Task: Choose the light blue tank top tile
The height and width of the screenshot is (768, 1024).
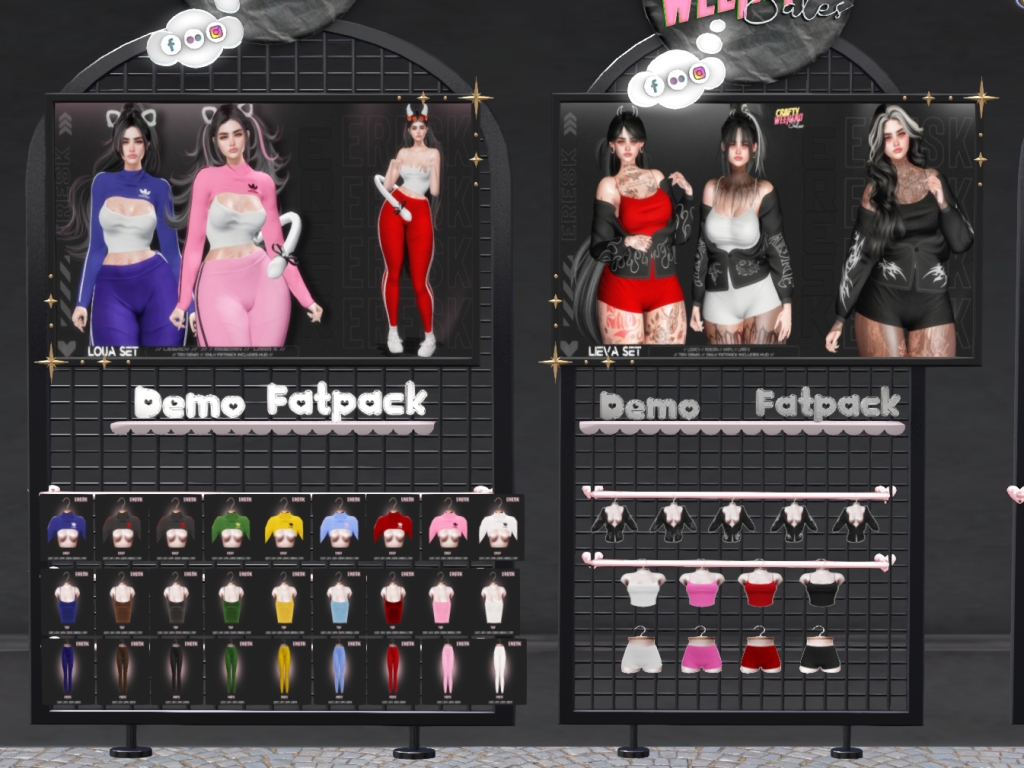Action: 338,603
